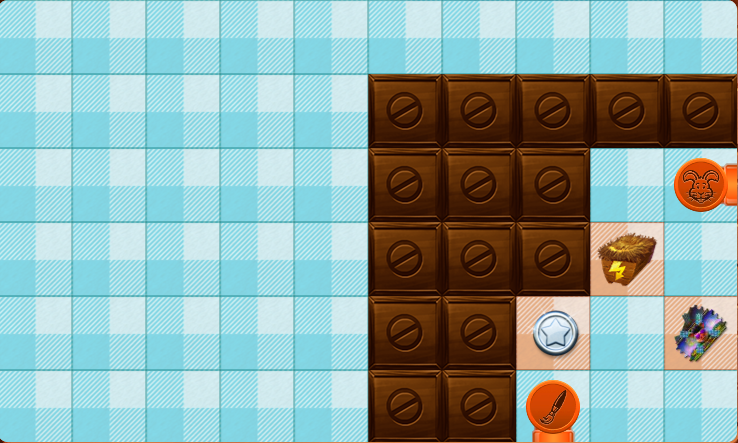Screen dimensions: 738x443
Task: Choose the lightning bolt nest tile
Action: 627,259
